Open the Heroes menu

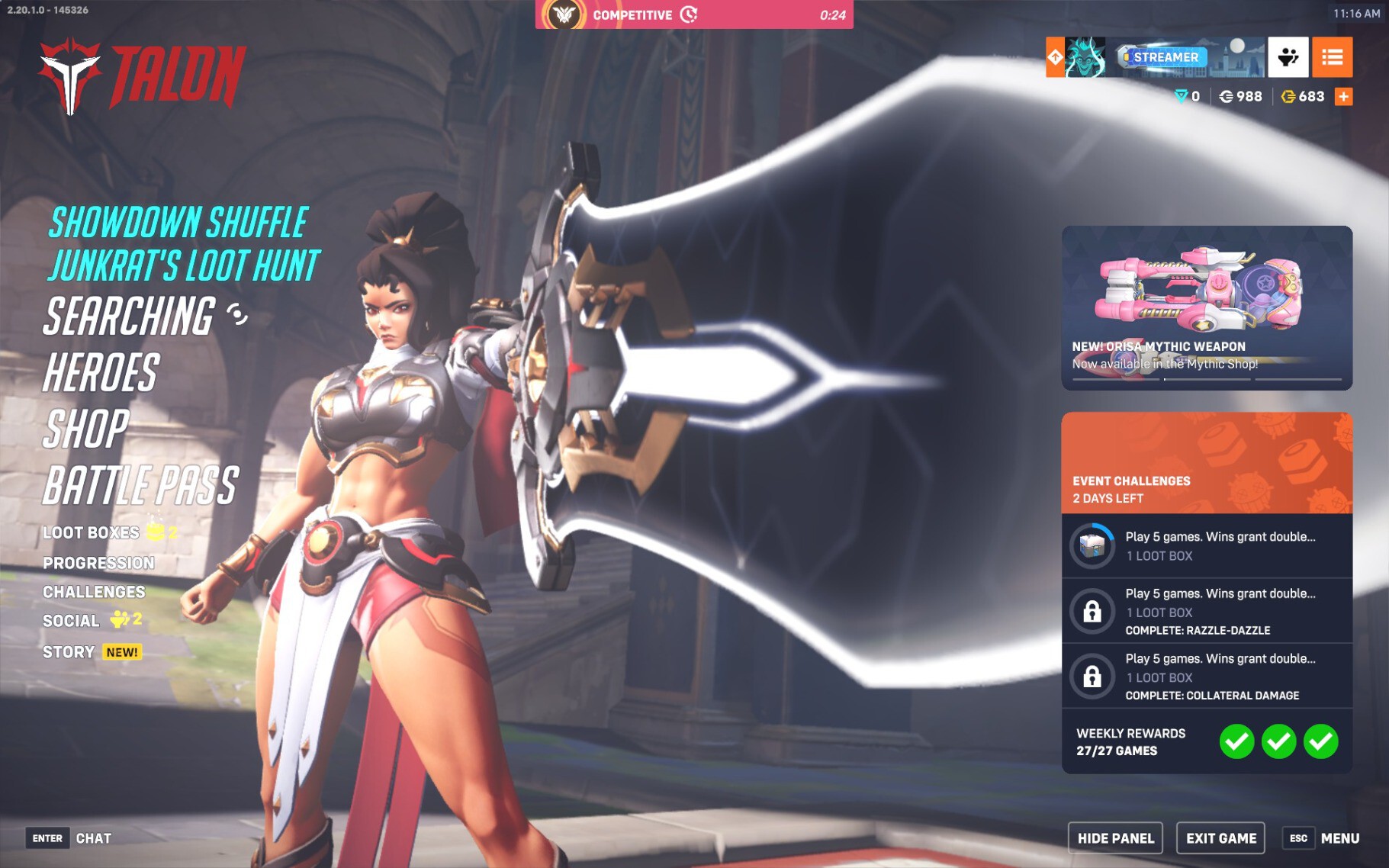(101, 373)
